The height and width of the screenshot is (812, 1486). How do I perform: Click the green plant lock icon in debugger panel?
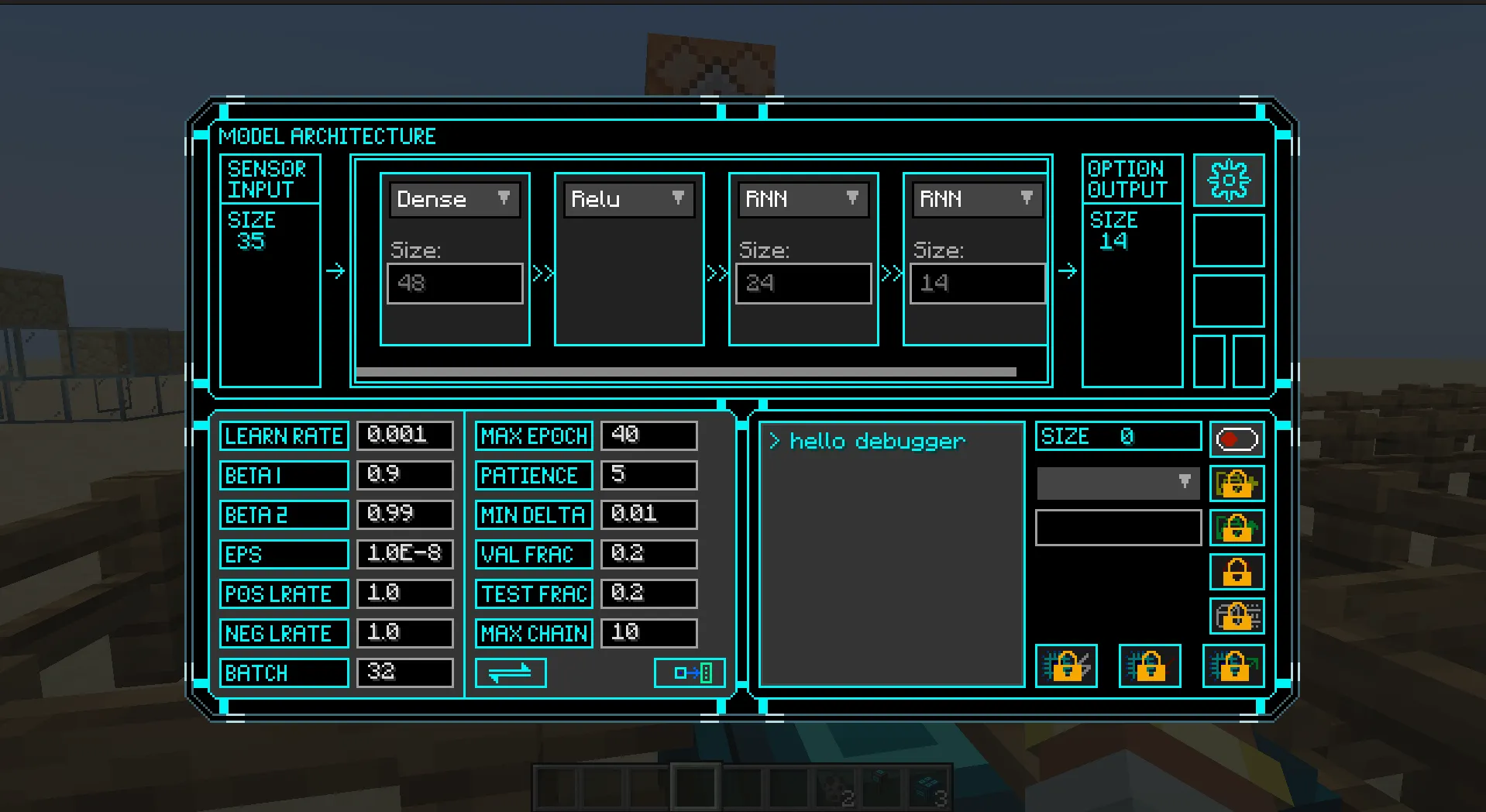pos(1236,528)
